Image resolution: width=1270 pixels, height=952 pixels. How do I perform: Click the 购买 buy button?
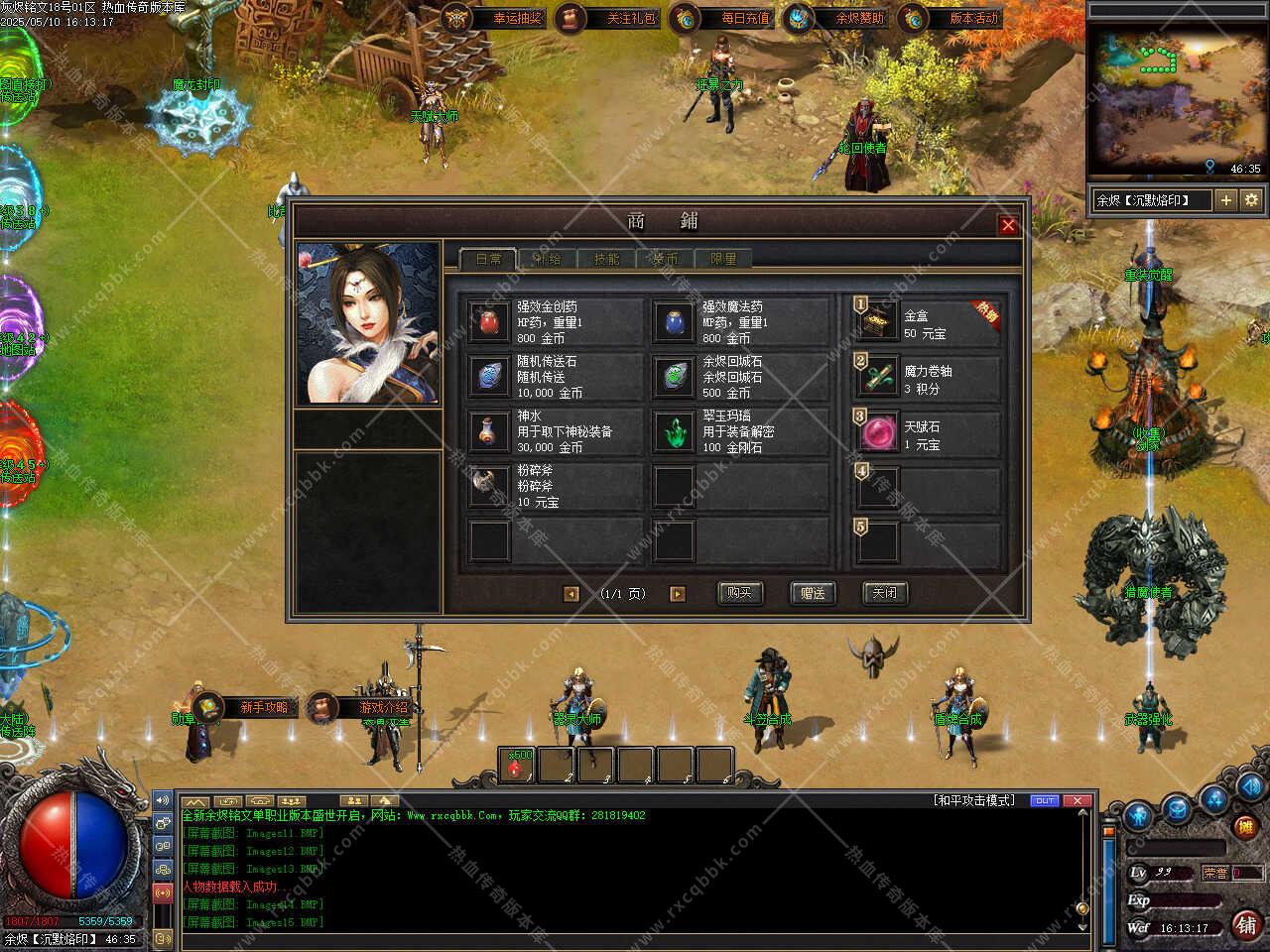coord(739,593)
